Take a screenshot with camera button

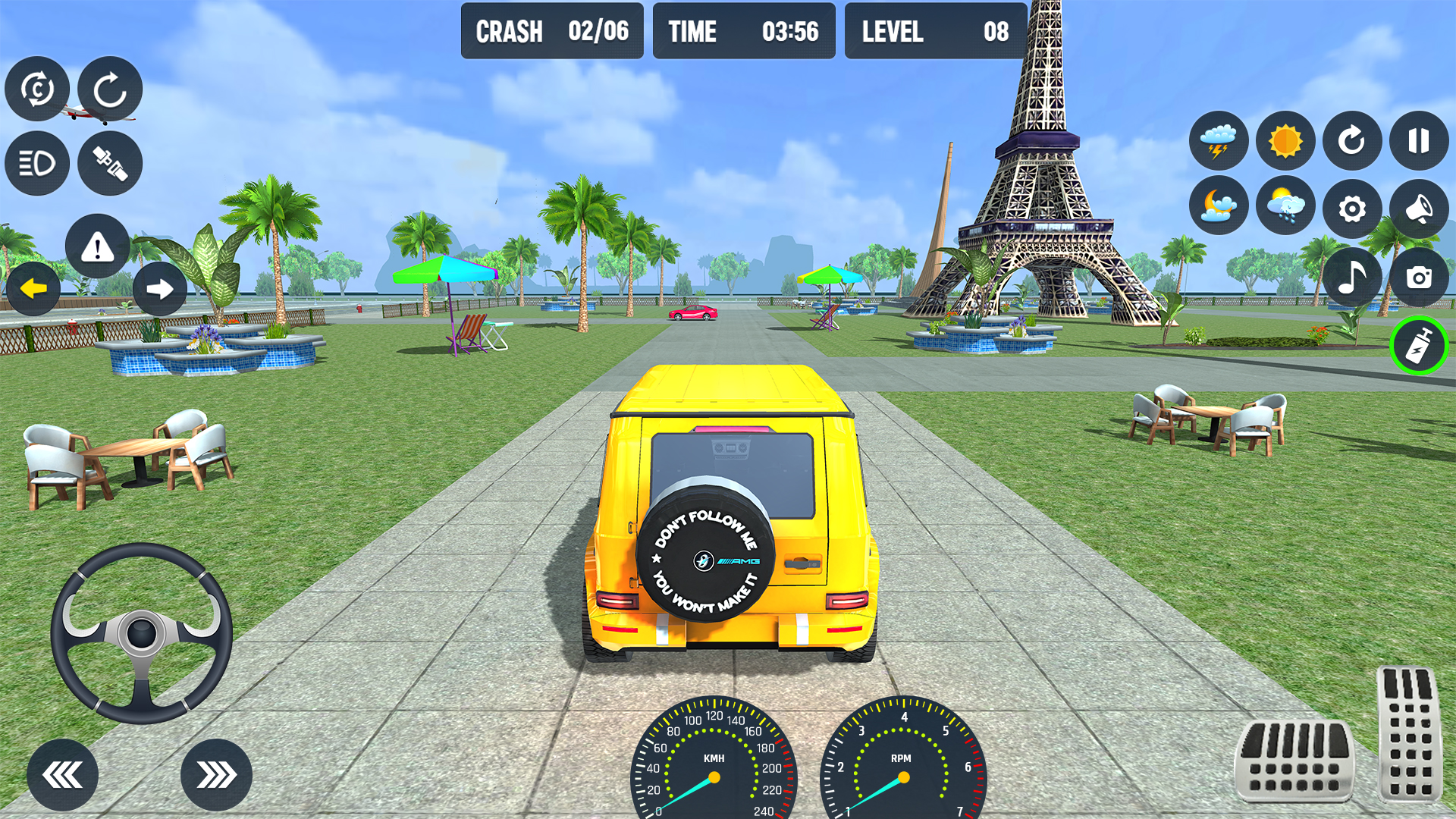[x=1418, y=277]
